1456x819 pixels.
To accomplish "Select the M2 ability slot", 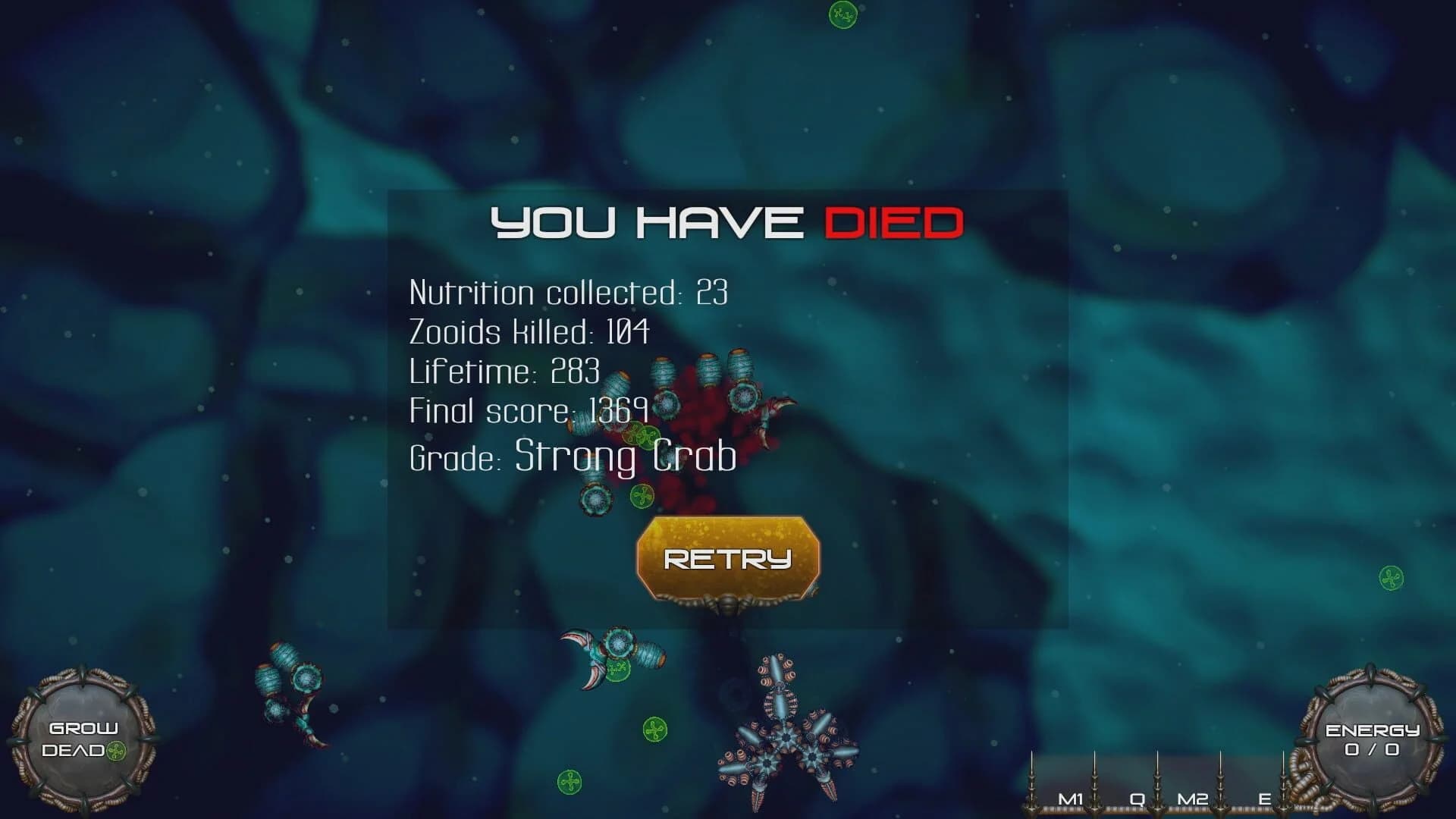I will 1194,797.
